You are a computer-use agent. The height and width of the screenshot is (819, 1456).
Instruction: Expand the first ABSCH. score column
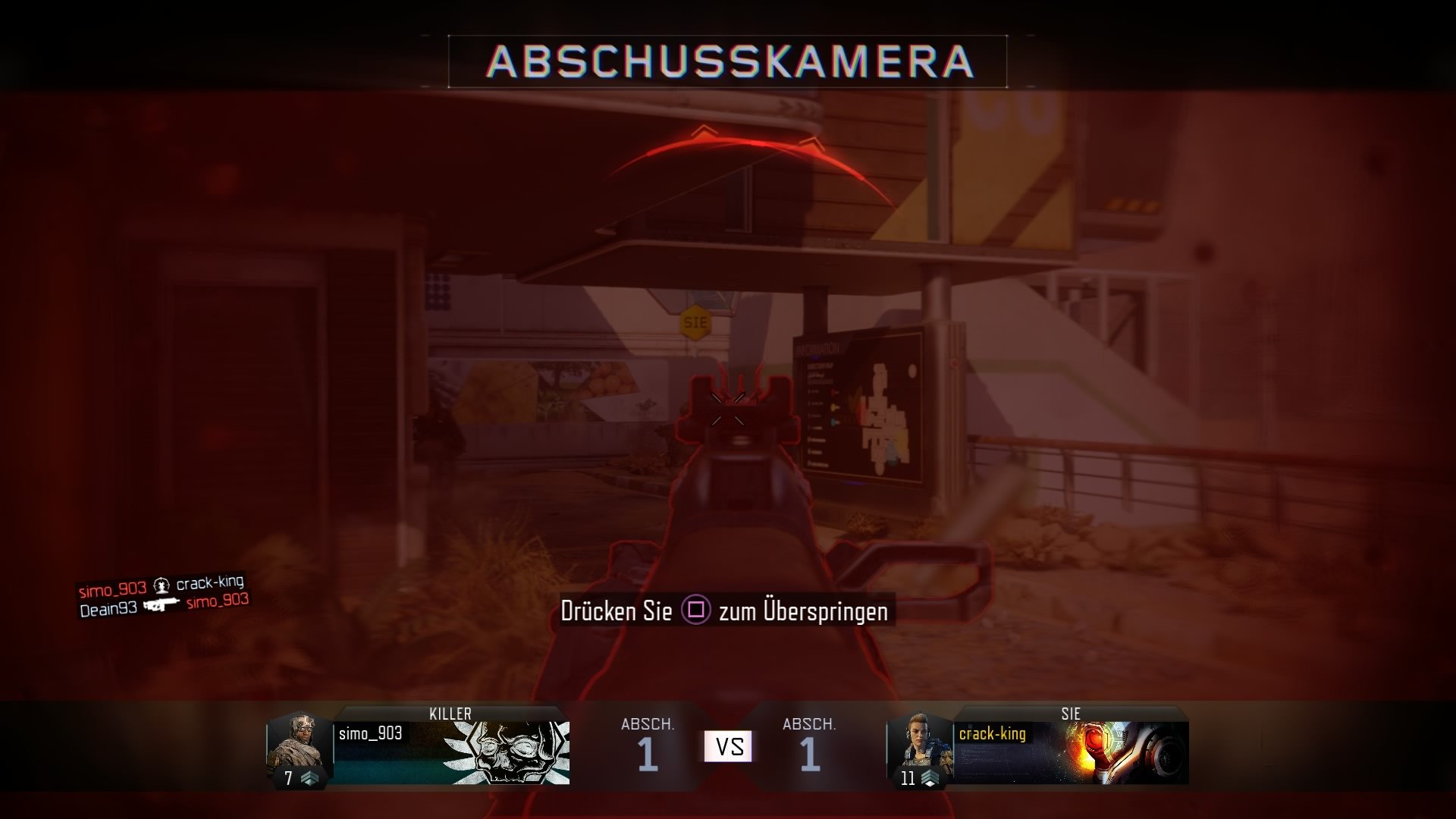648,724
